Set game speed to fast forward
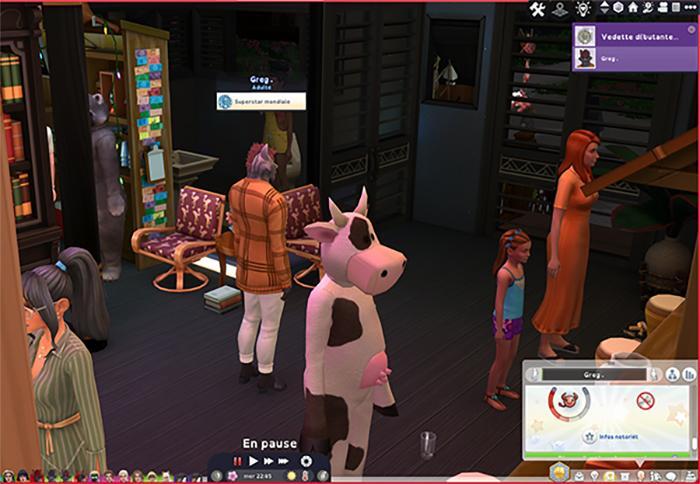The height and width of the screenshot is (484, 700). coord(269,461)
